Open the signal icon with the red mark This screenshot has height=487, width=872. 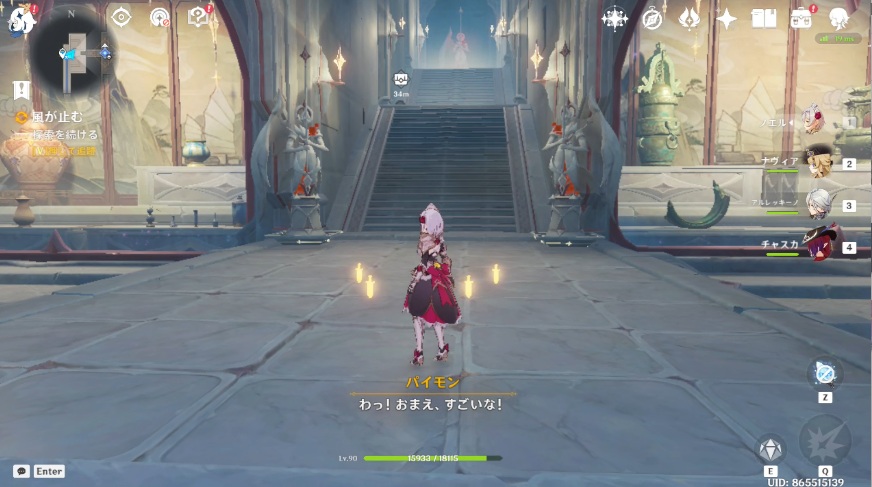click(160, 17)
